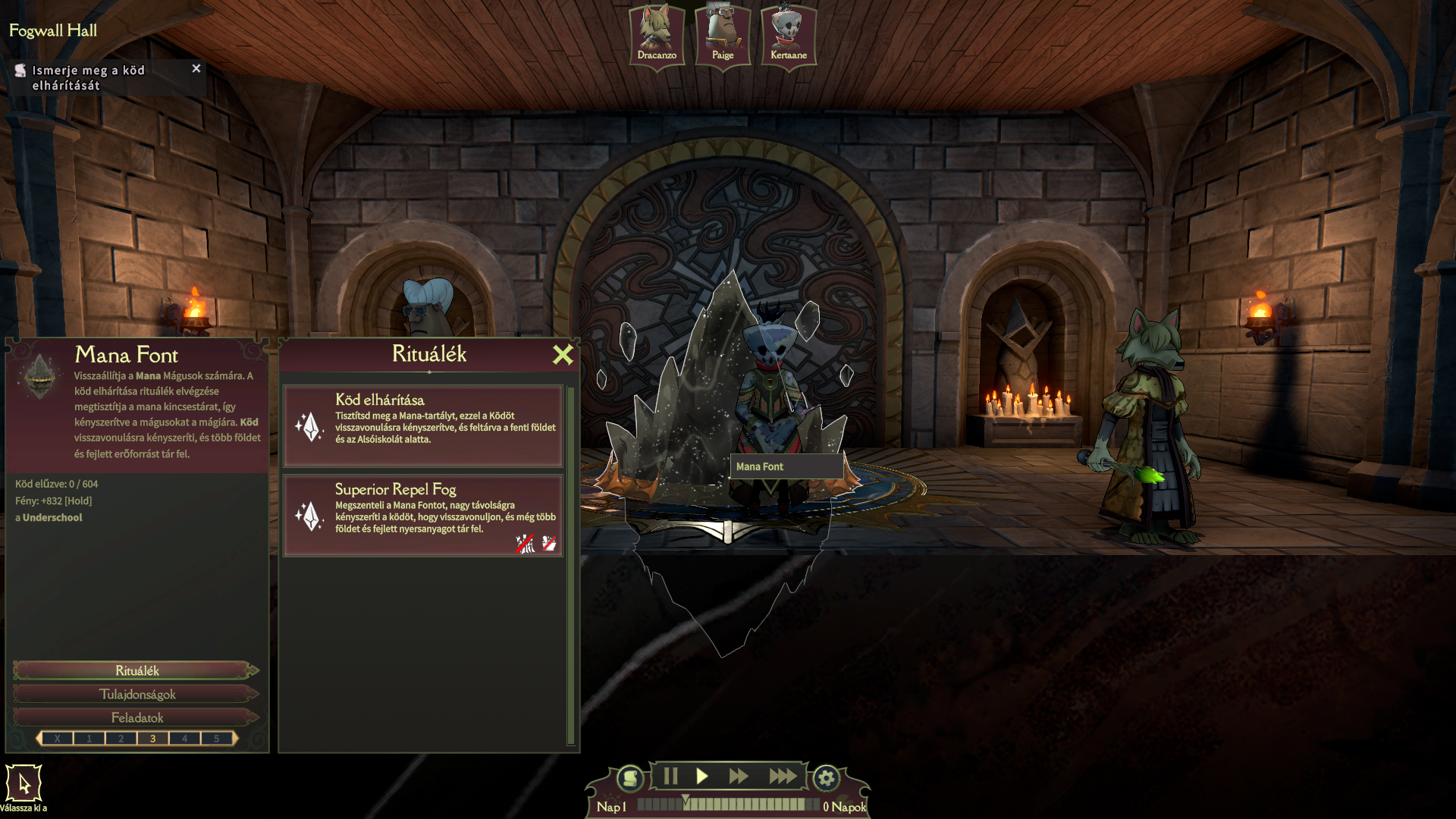The image size is (1456, 819).
Task: Choose the Kertaane portrait
Action: 789,34
